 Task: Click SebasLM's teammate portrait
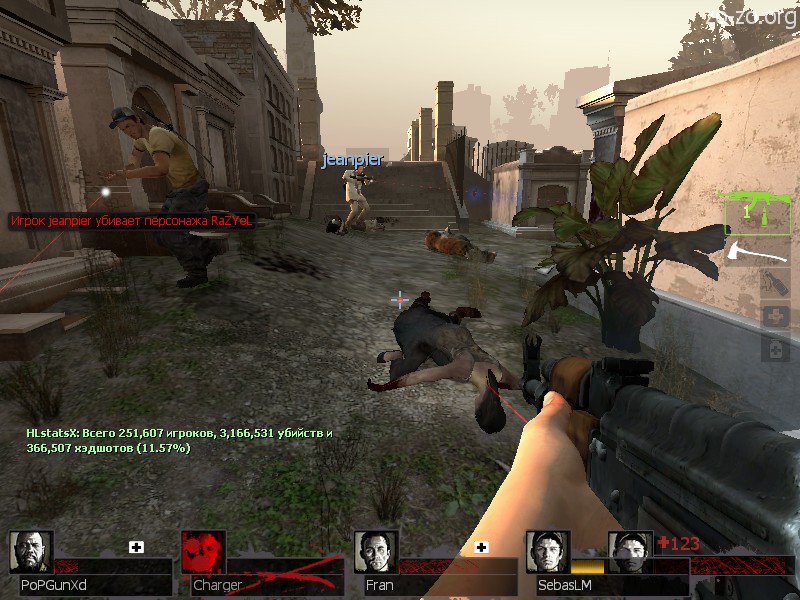pyautogui.click(x=548, y=553)
